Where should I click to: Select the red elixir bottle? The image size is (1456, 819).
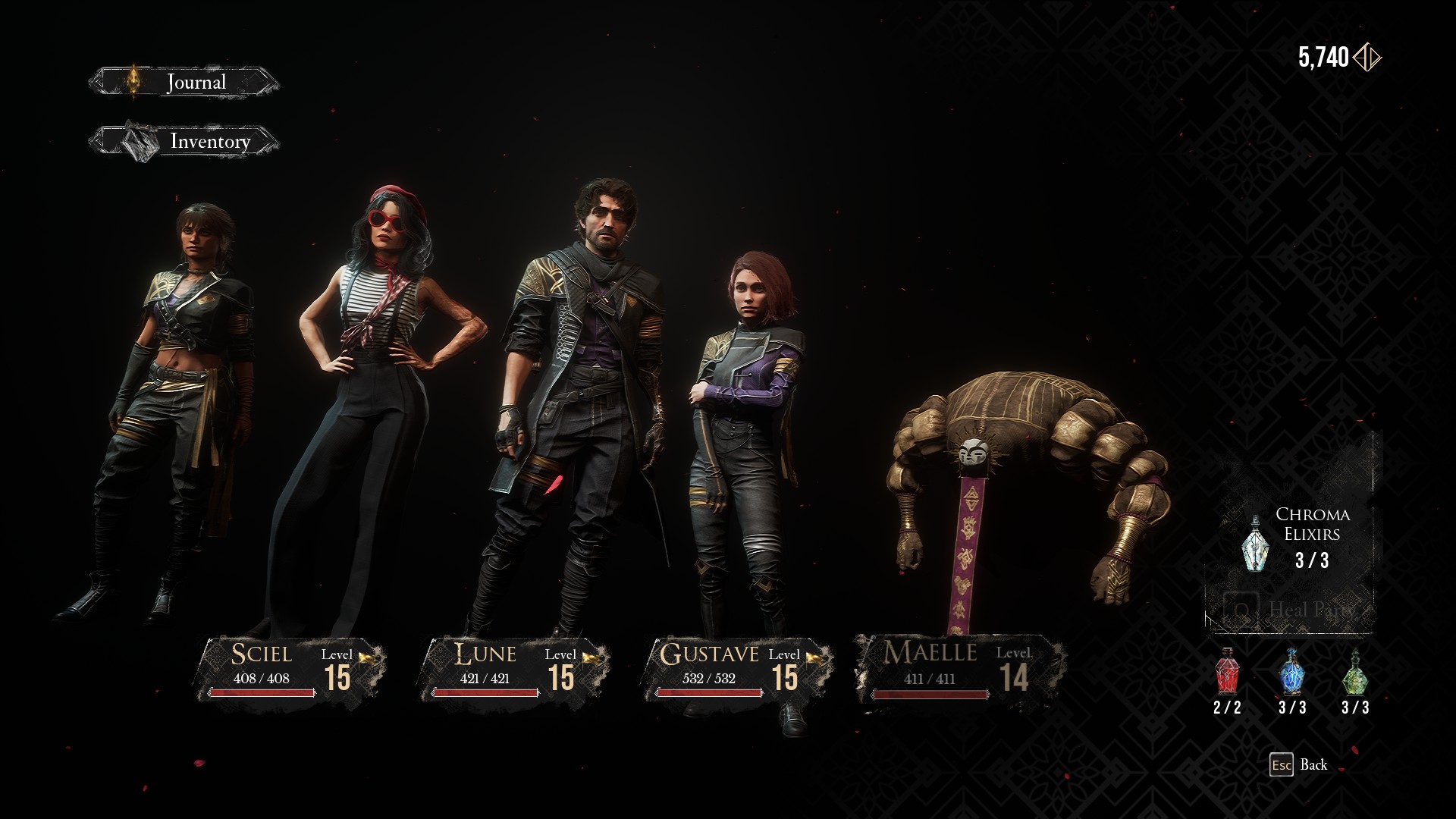(x=1227, y=673)
